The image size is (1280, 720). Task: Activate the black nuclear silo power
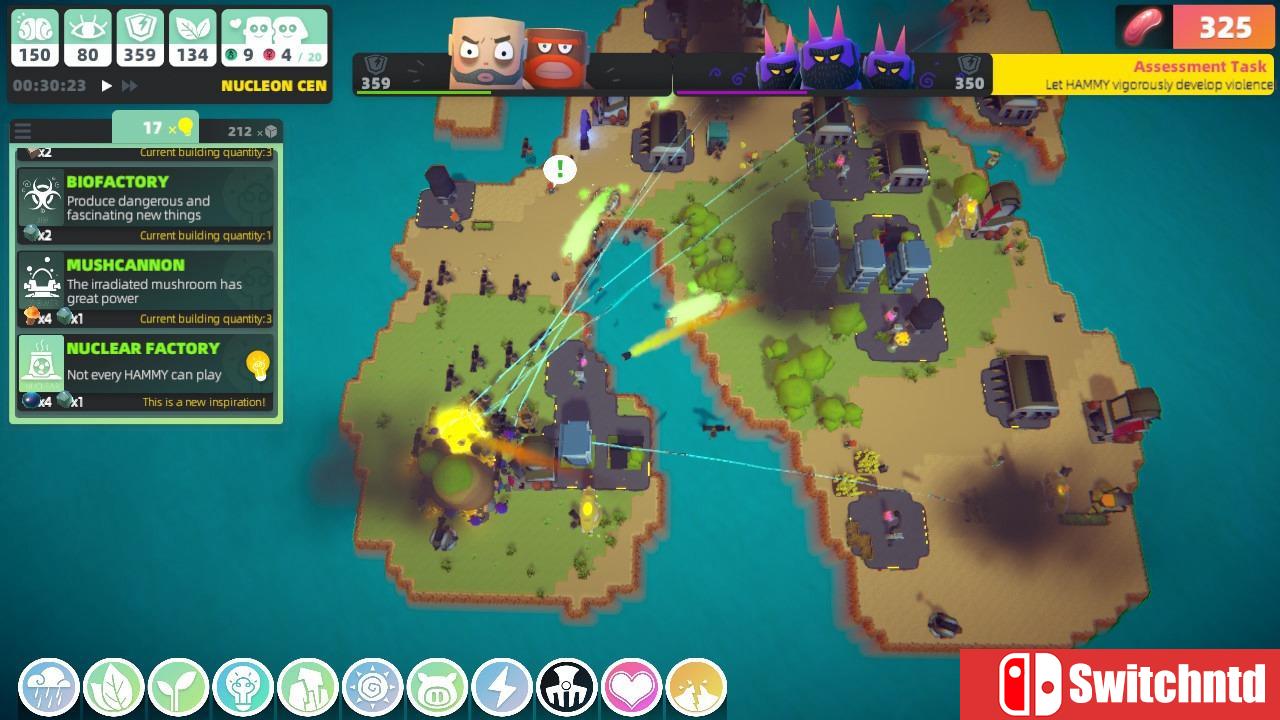567,687
